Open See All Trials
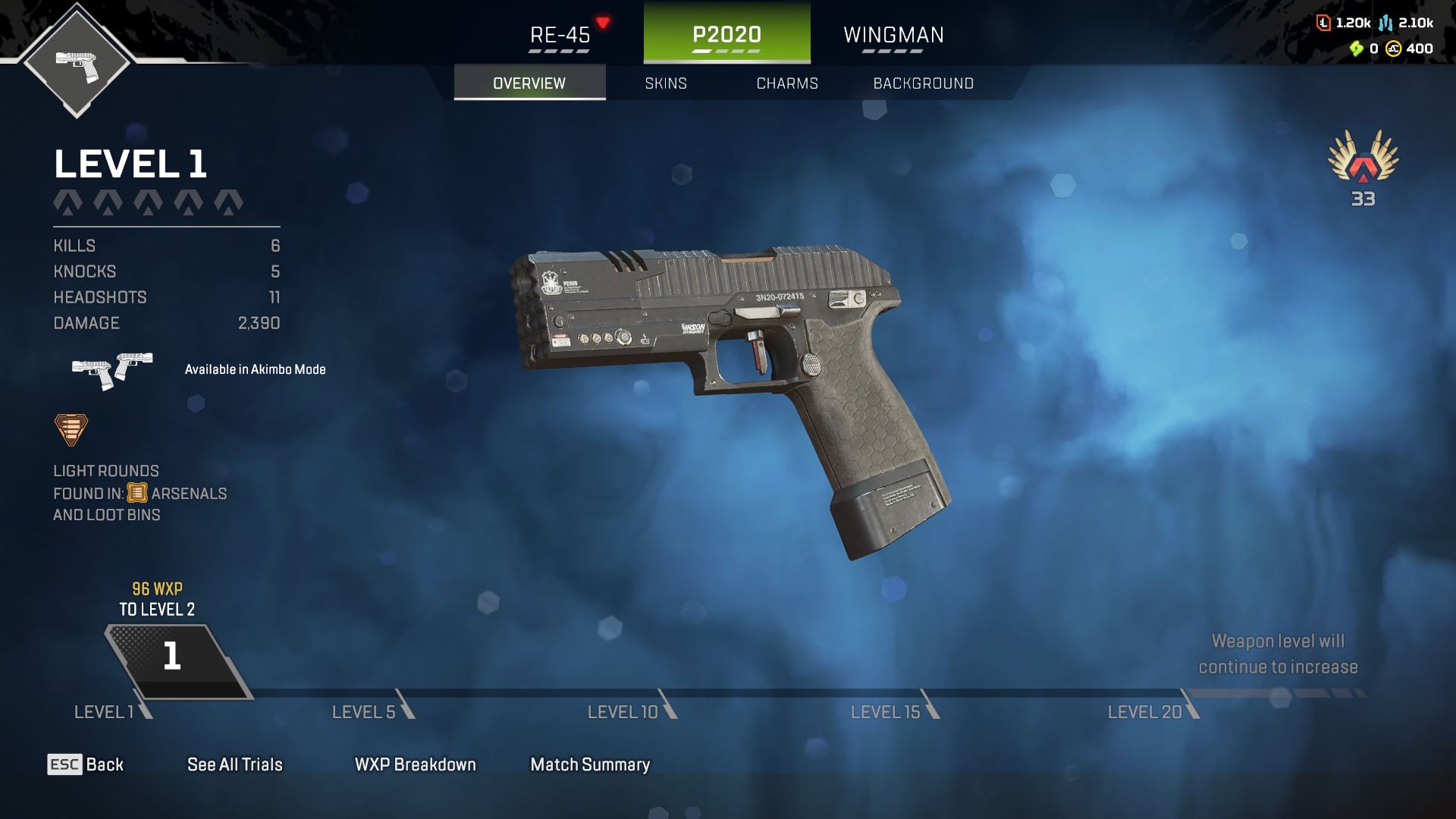Image resolution: width=1456 pixels, height=819 pixels. (x=235, y=764)
